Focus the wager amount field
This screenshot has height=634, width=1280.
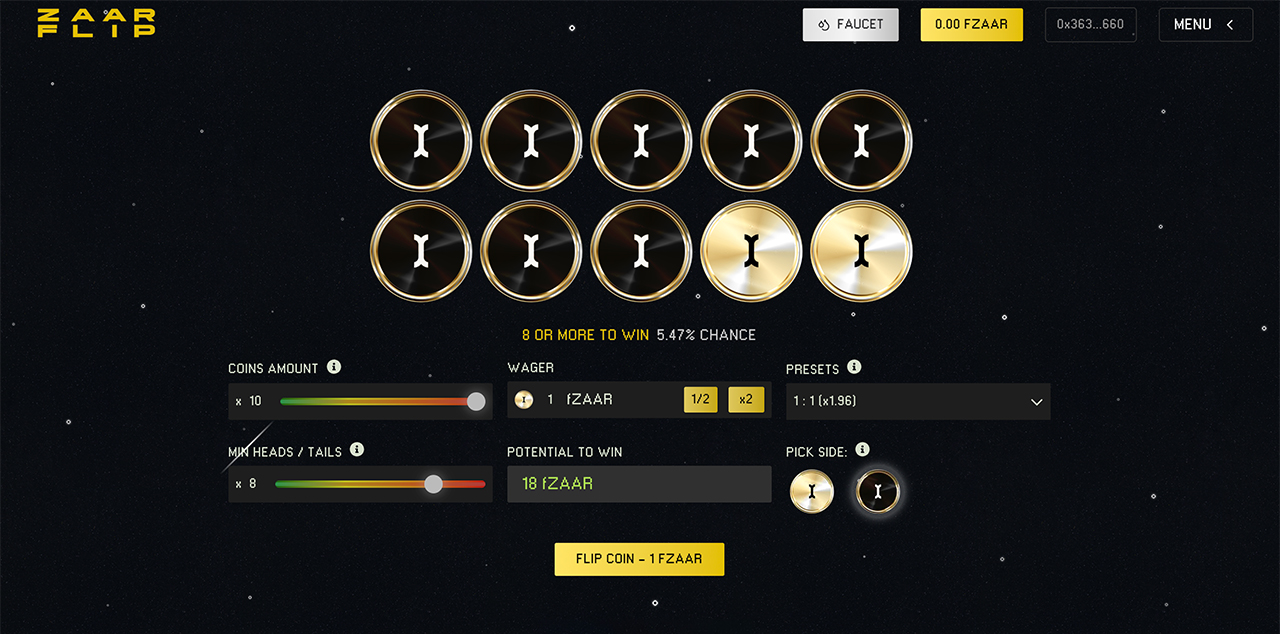tap(610, 400)
